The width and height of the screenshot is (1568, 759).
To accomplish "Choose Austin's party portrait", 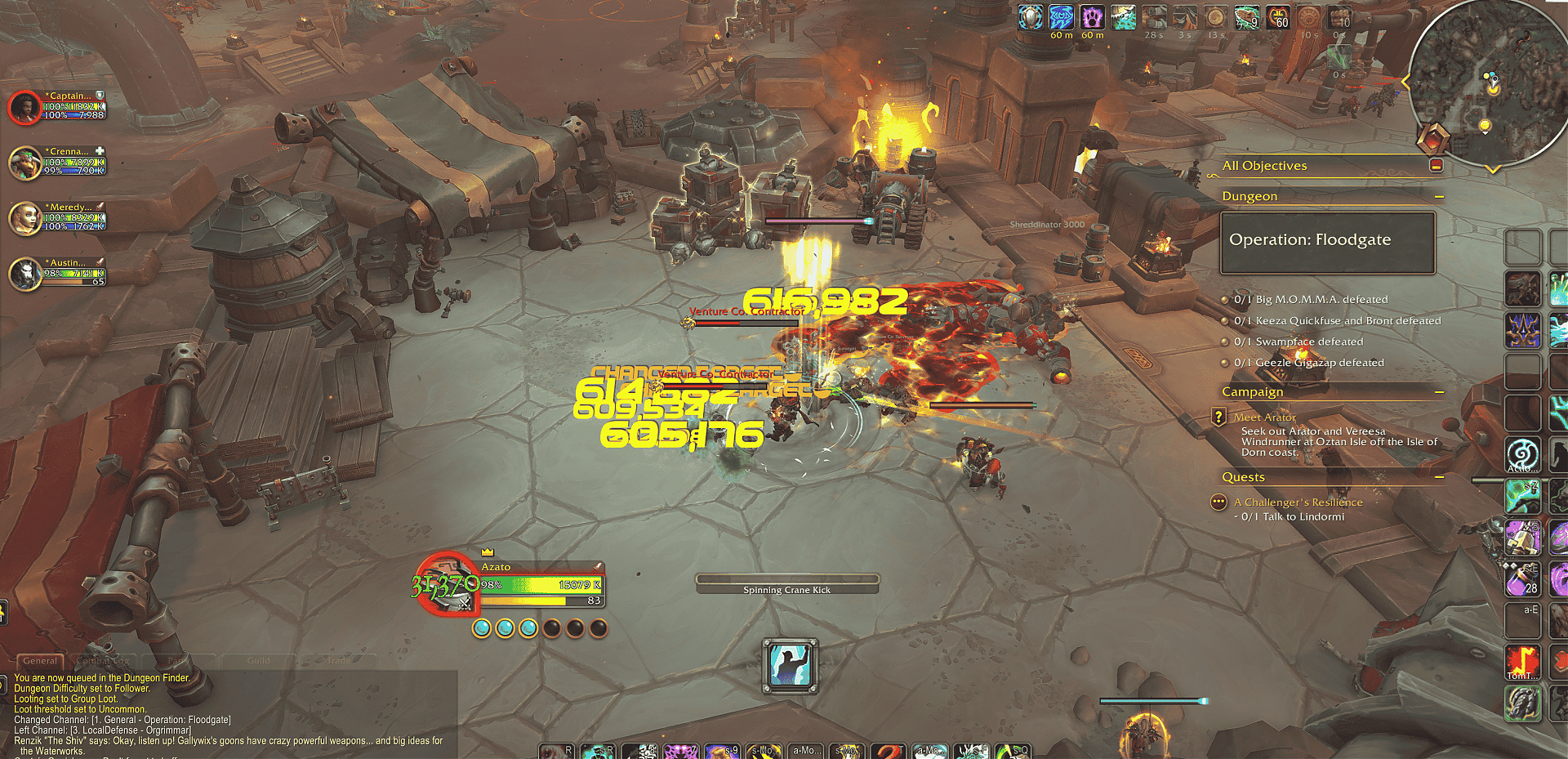I will point(26,274).
